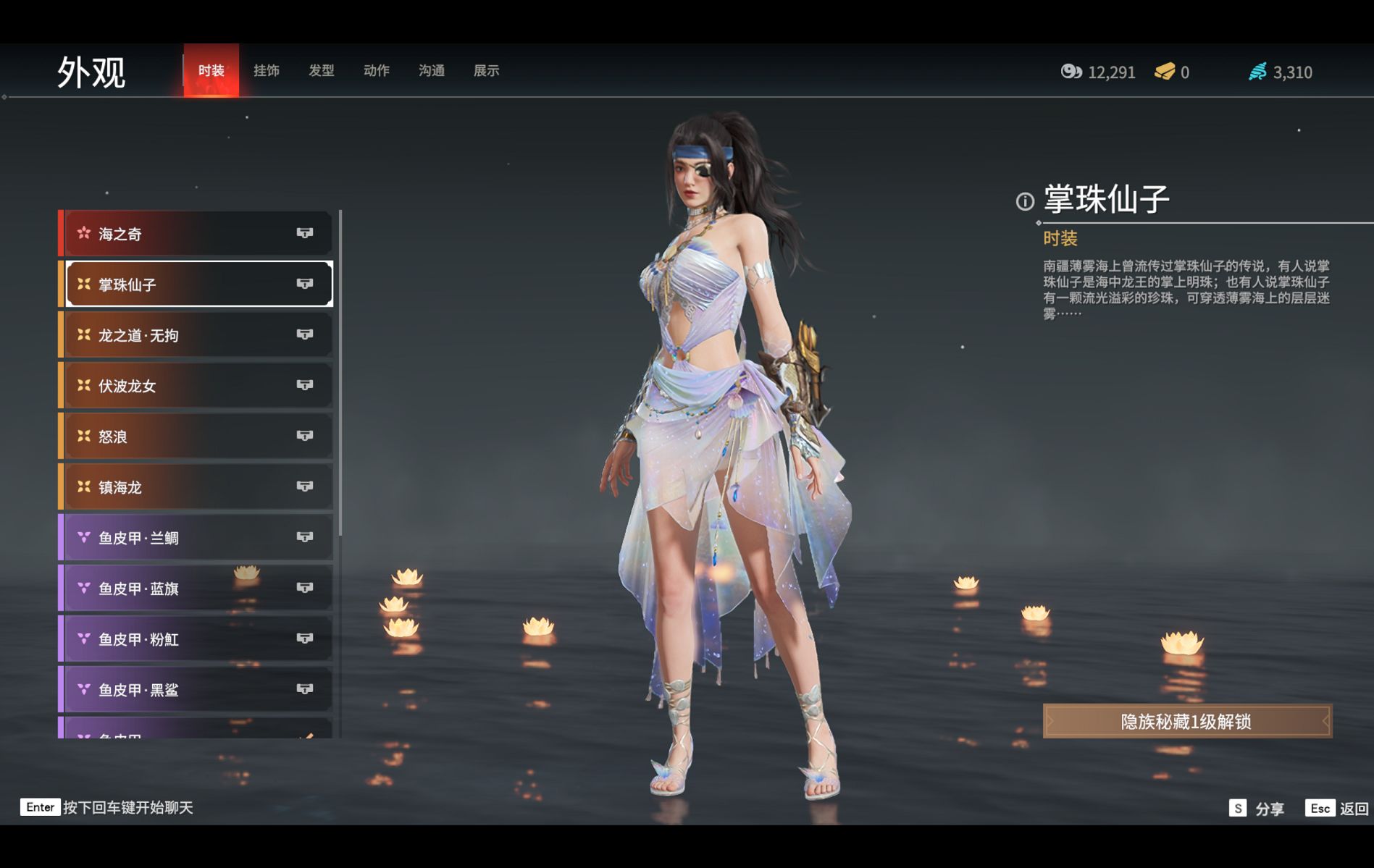Select the 发型 tab
This screenshot has width=1374, height=868.
click(x=321, y=70)
